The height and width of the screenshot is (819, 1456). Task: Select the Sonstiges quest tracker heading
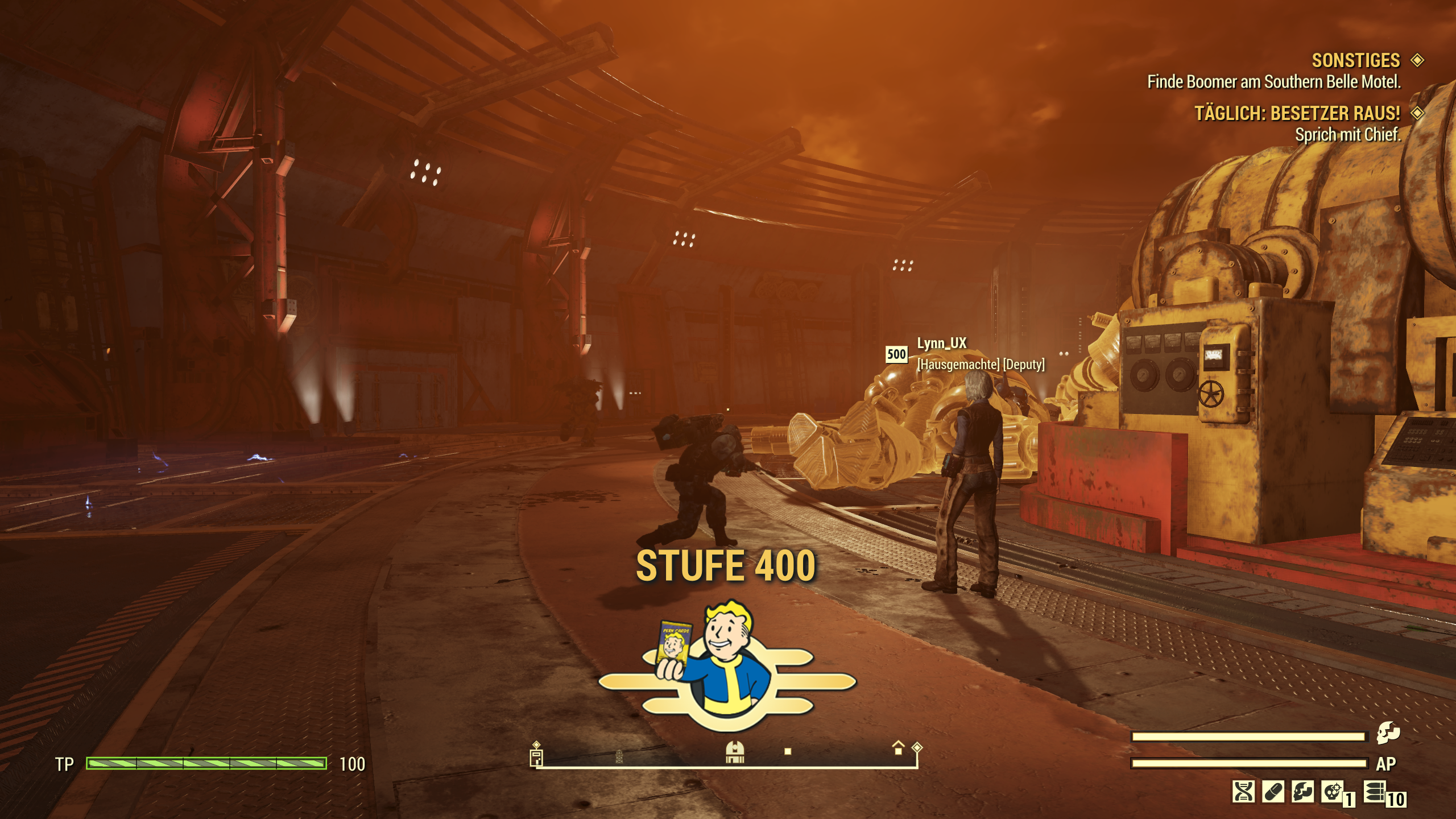click(1355, 60)
